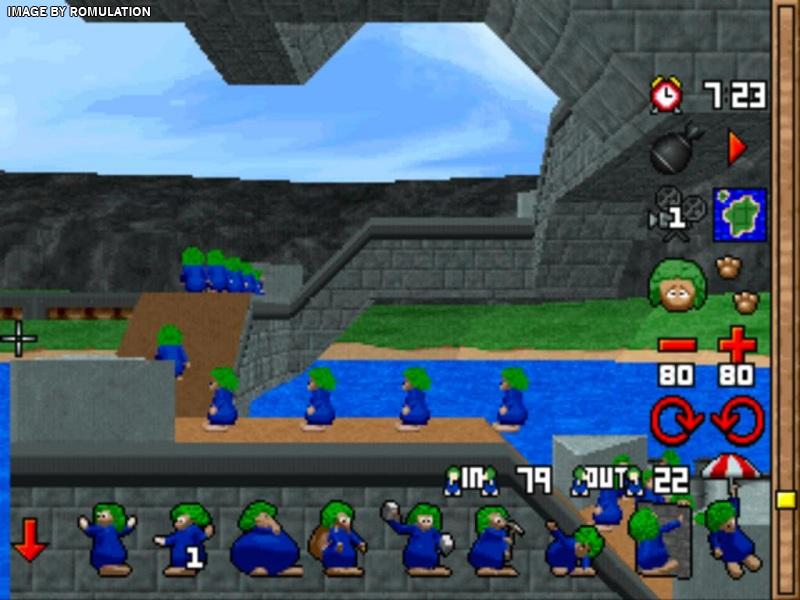Toggle the paw prints icon
Viewport: 800px width, 600px height.
point(737,284)
